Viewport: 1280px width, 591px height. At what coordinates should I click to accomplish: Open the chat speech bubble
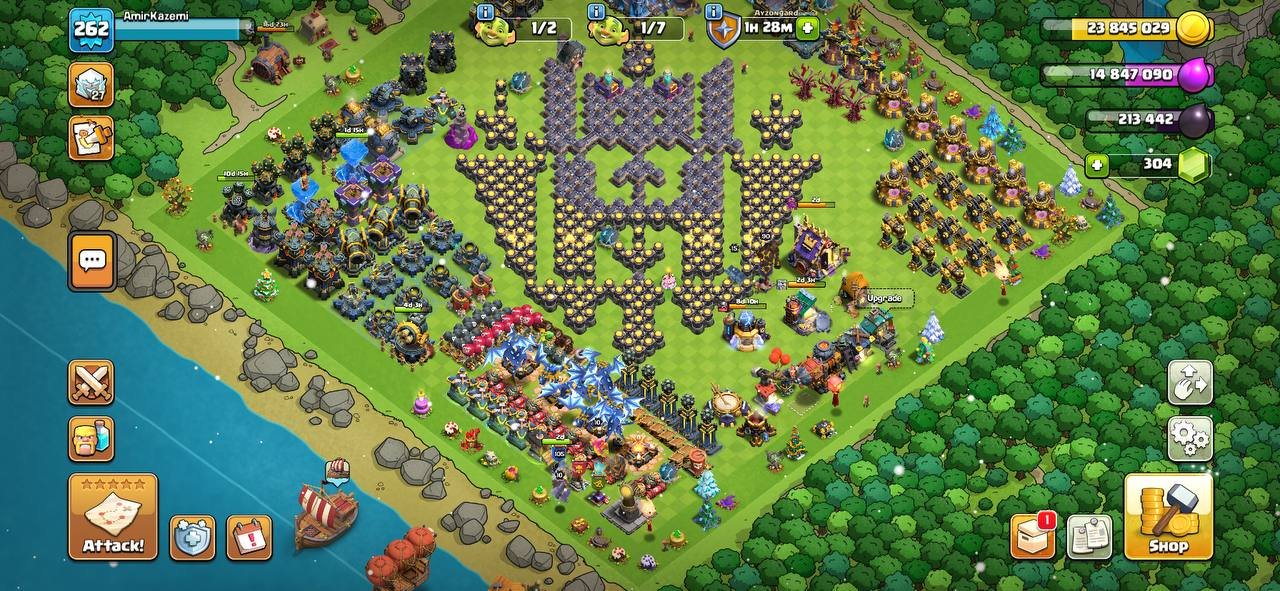(x=91, y=261)
